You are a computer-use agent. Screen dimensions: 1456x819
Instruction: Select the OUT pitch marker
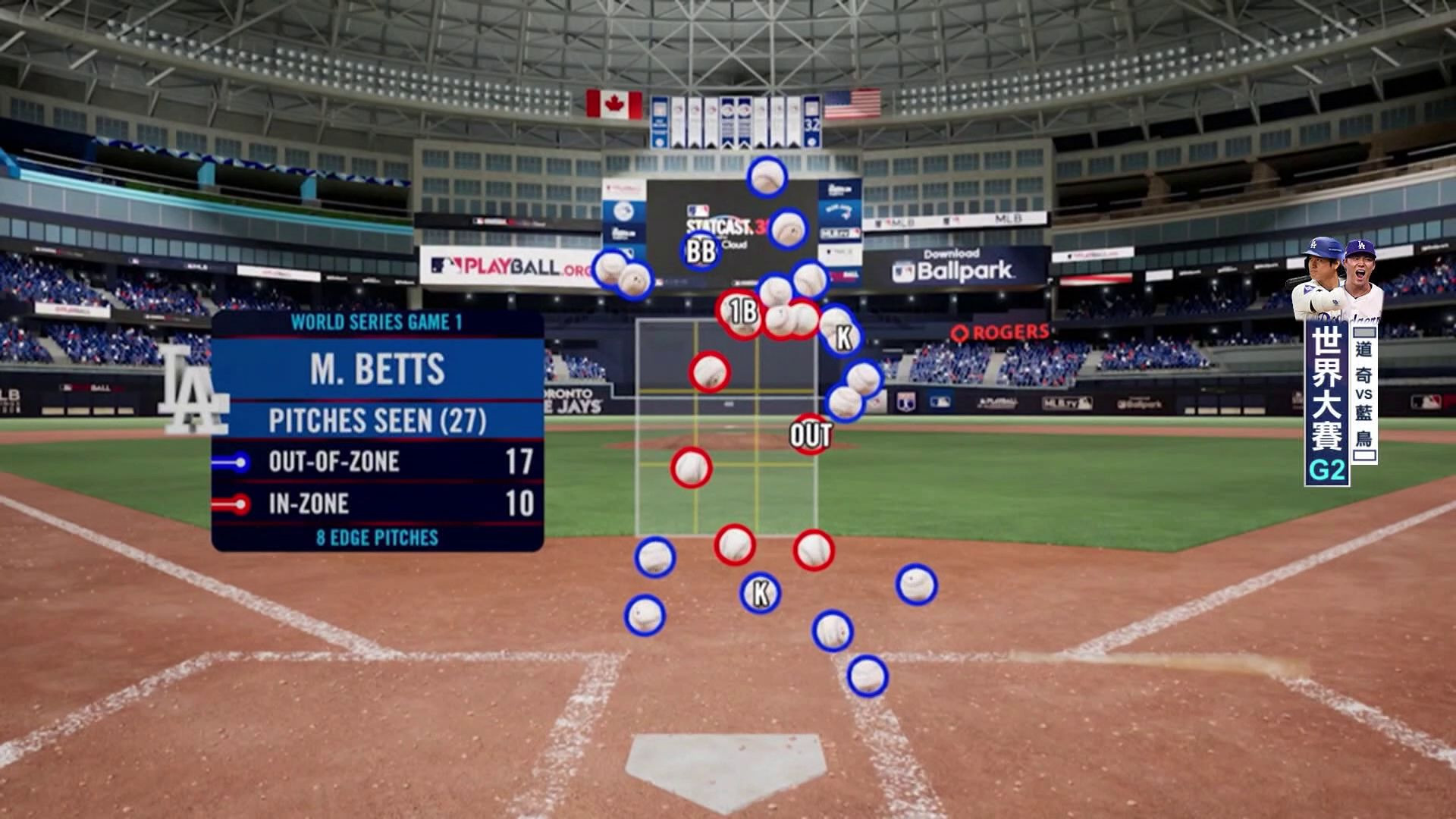(x=811, y=435)
